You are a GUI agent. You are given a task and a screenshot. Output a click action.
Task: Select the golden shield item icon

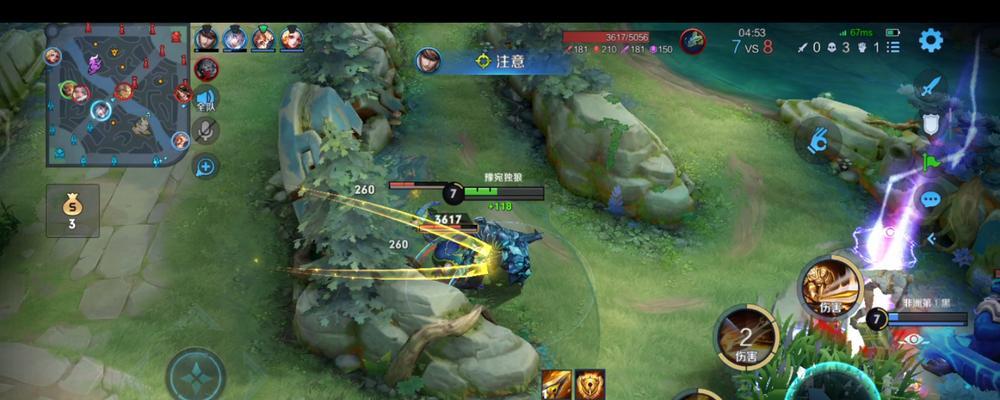point(589,384)
